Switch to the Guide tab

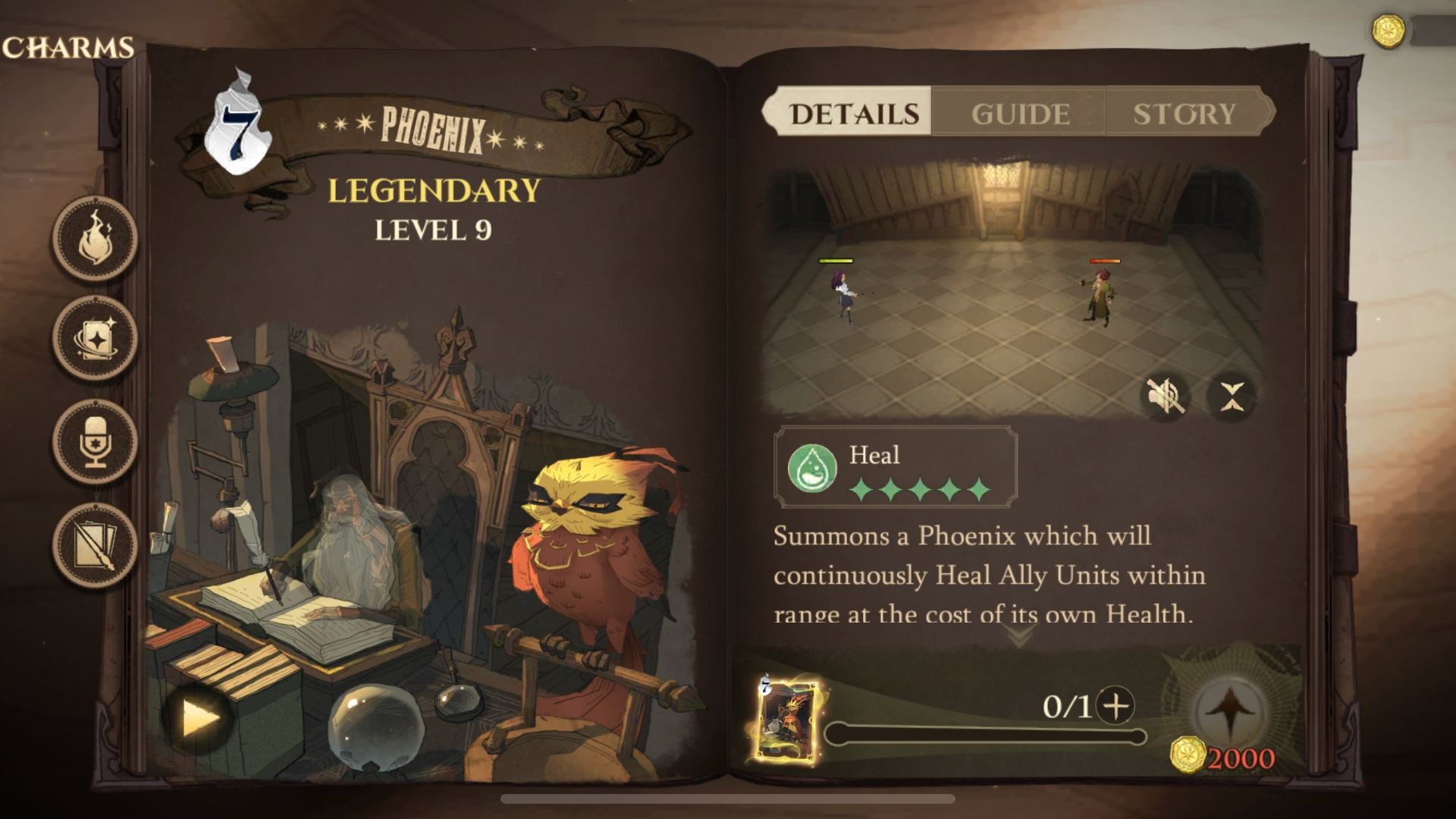tap(1021, 114)
